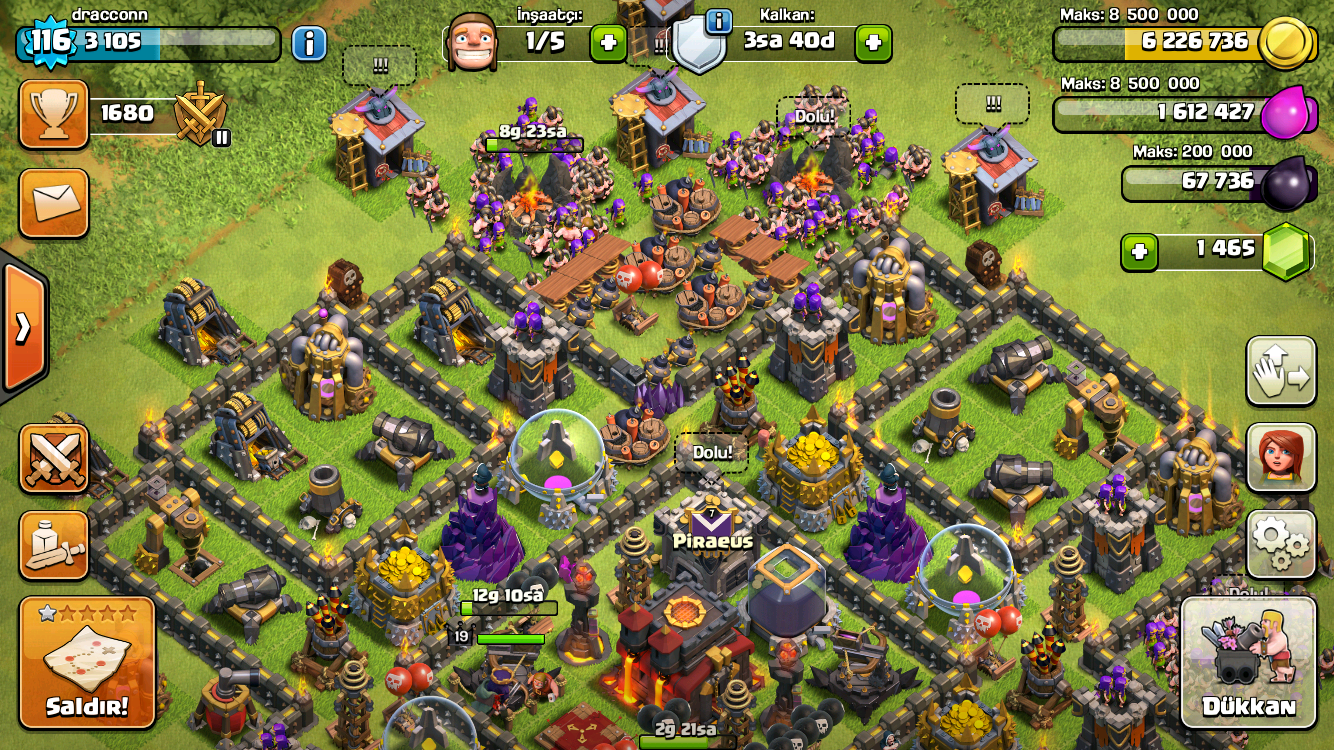1334x750 pixels.
Task: Expand the orange side arrow panel
Action: pyautogui.click(x=22, y=326)
